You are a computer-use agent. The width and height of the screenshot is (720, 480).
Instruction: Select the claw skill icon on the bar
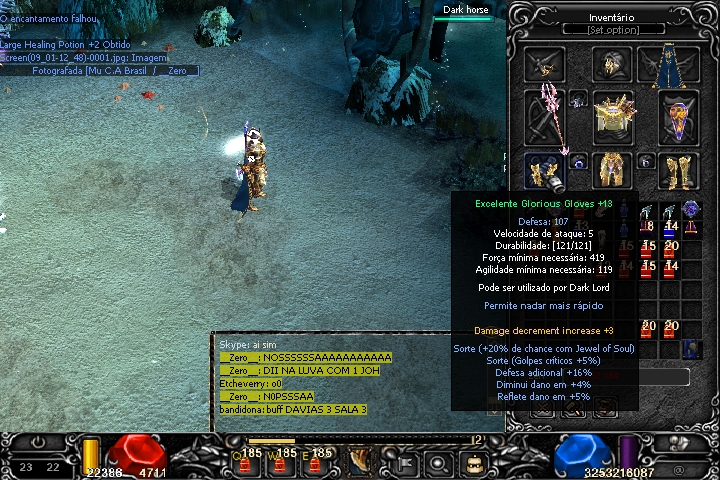360,463
